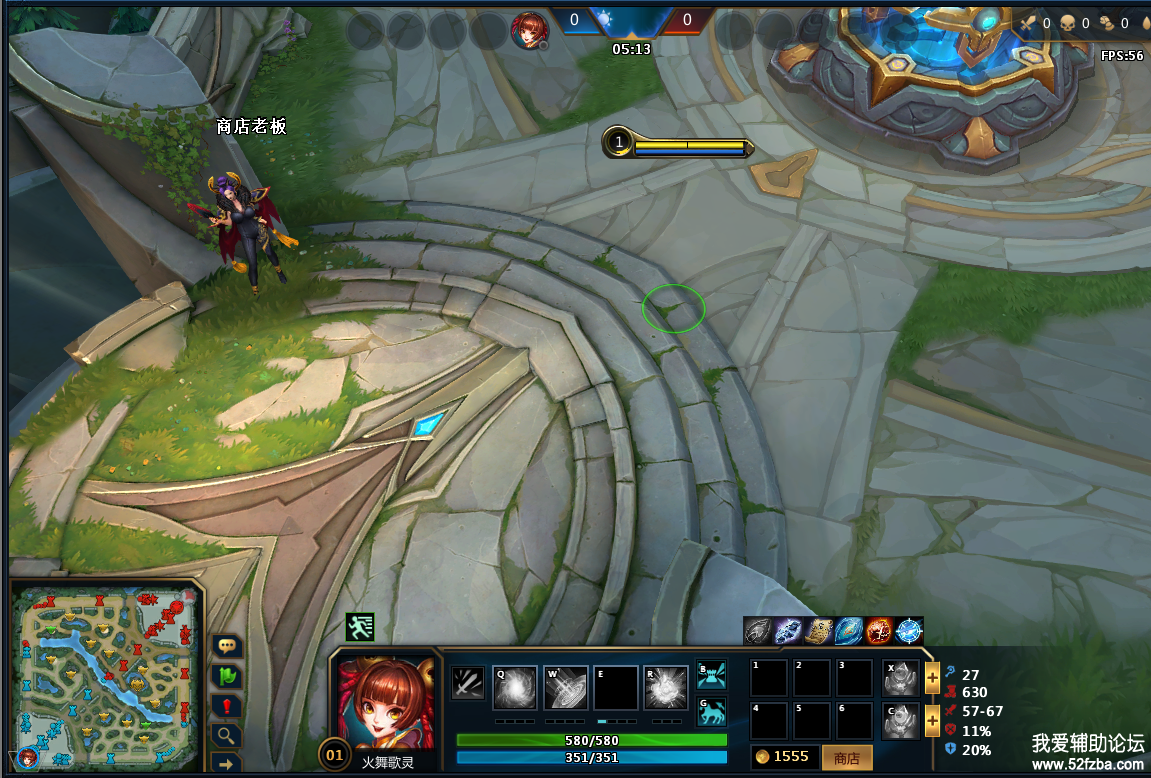Toggle the green running-man icon

point(360,627)
